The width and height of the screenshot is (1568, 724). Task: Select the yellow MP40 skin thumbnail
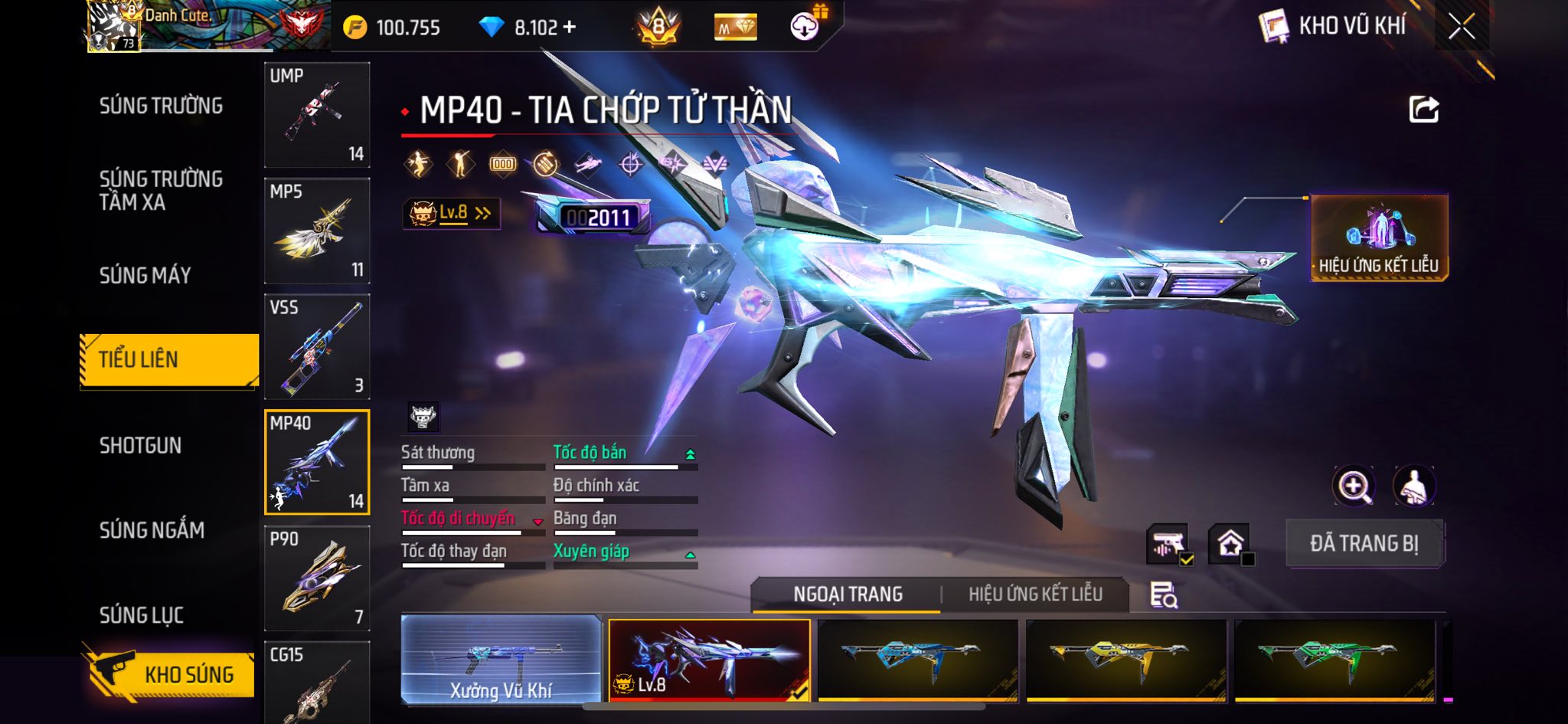(x=1125, y=660)
